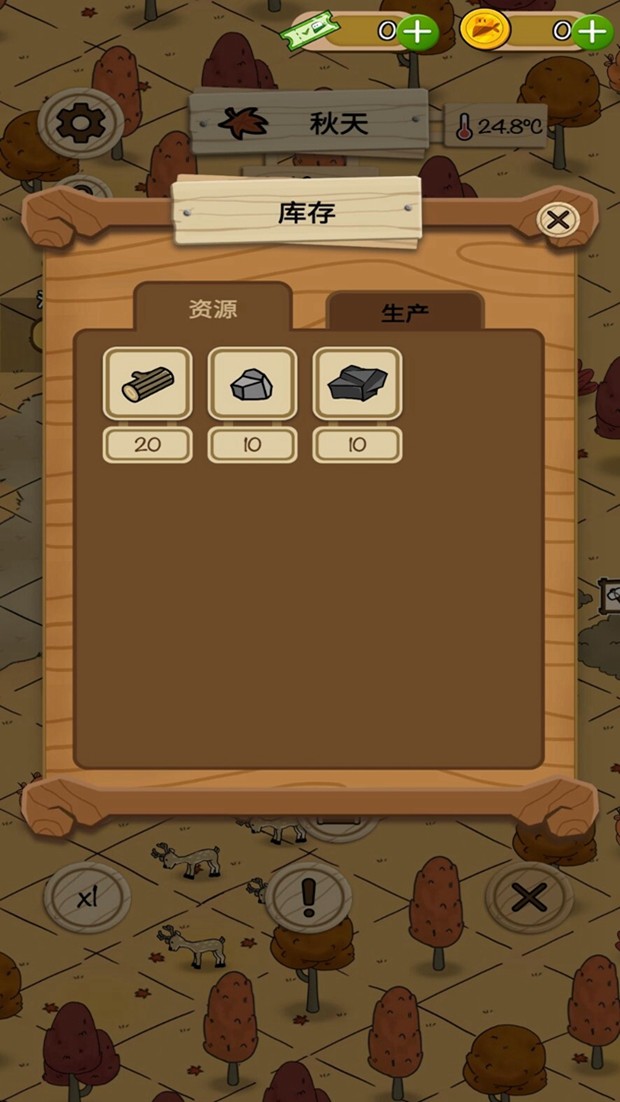Choose the gray stone resource slot
The width and height of the screenshot is (620, 1102).
pos(252,384)
